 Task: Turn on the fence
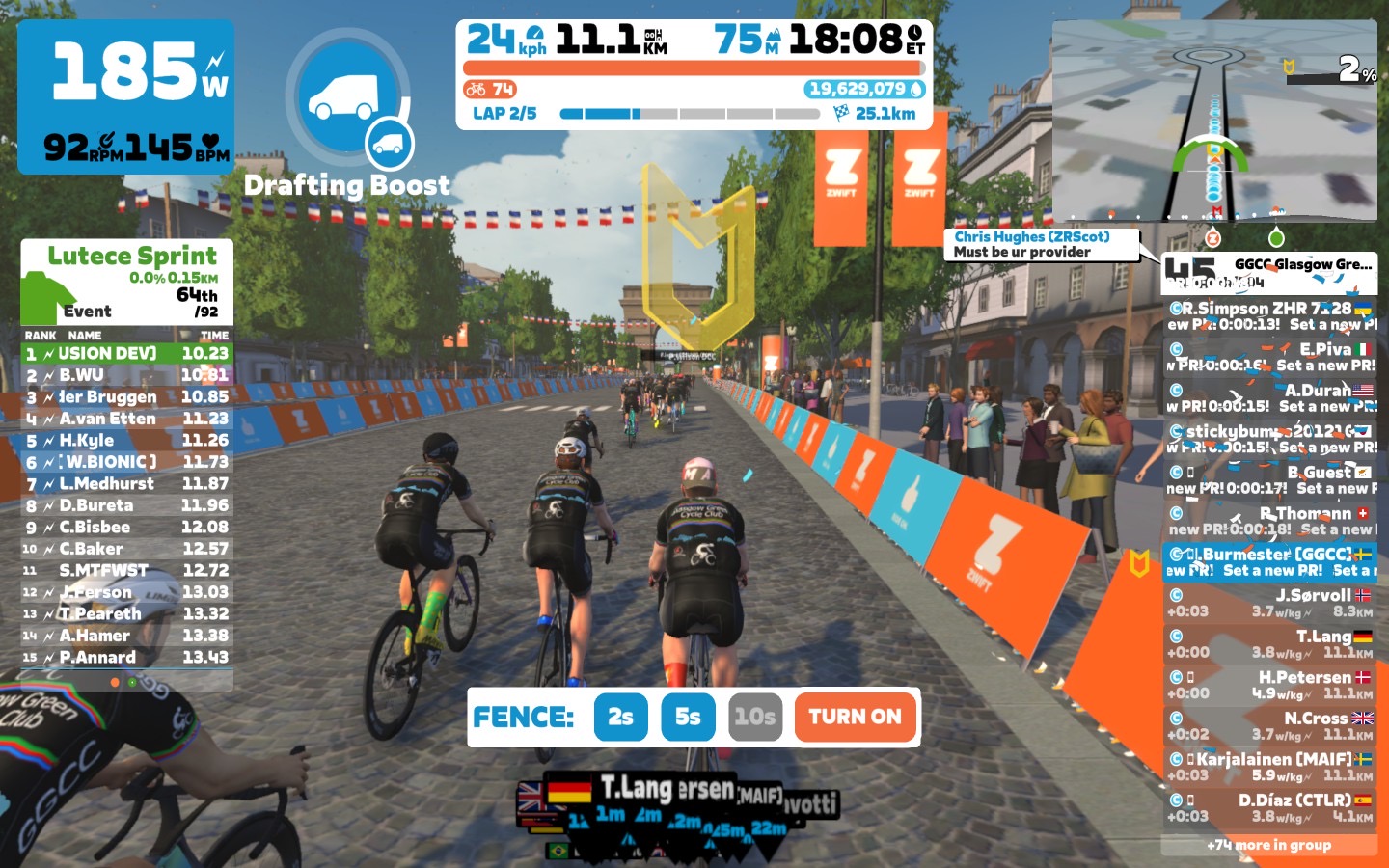[x=855, y=717]
